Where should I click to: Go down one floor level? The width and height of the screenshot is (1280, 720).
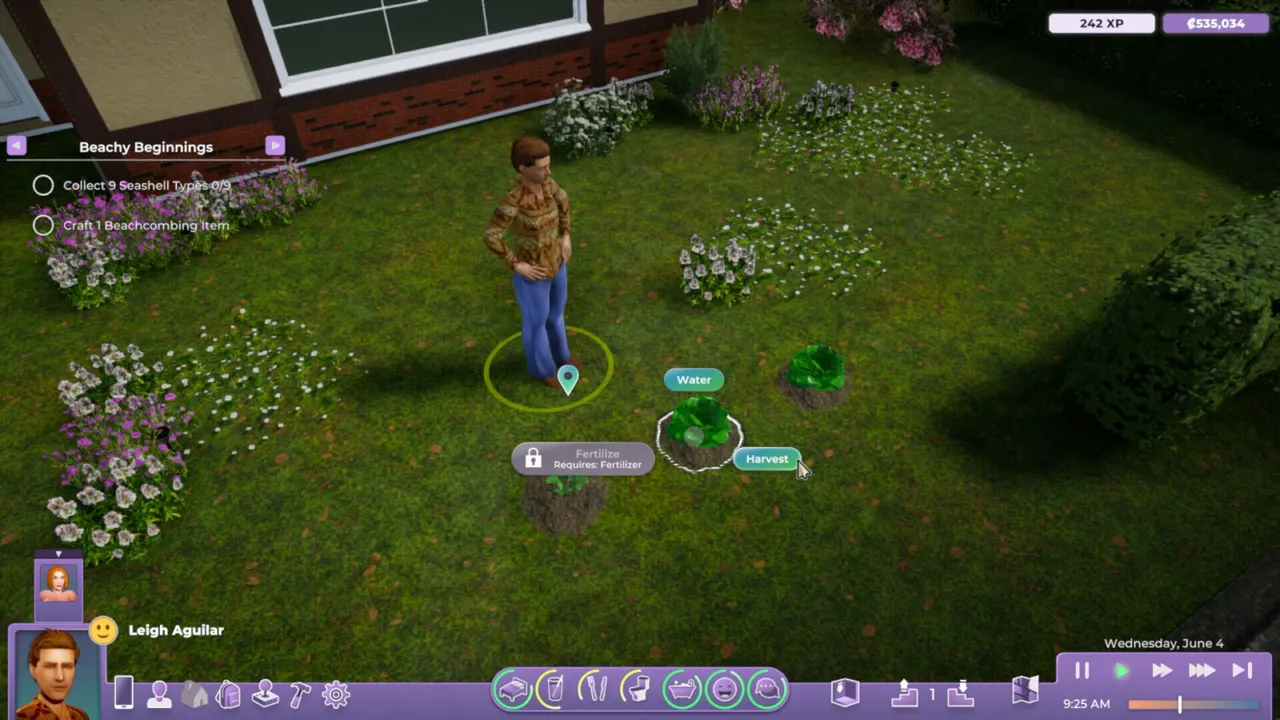coord(960,695)
